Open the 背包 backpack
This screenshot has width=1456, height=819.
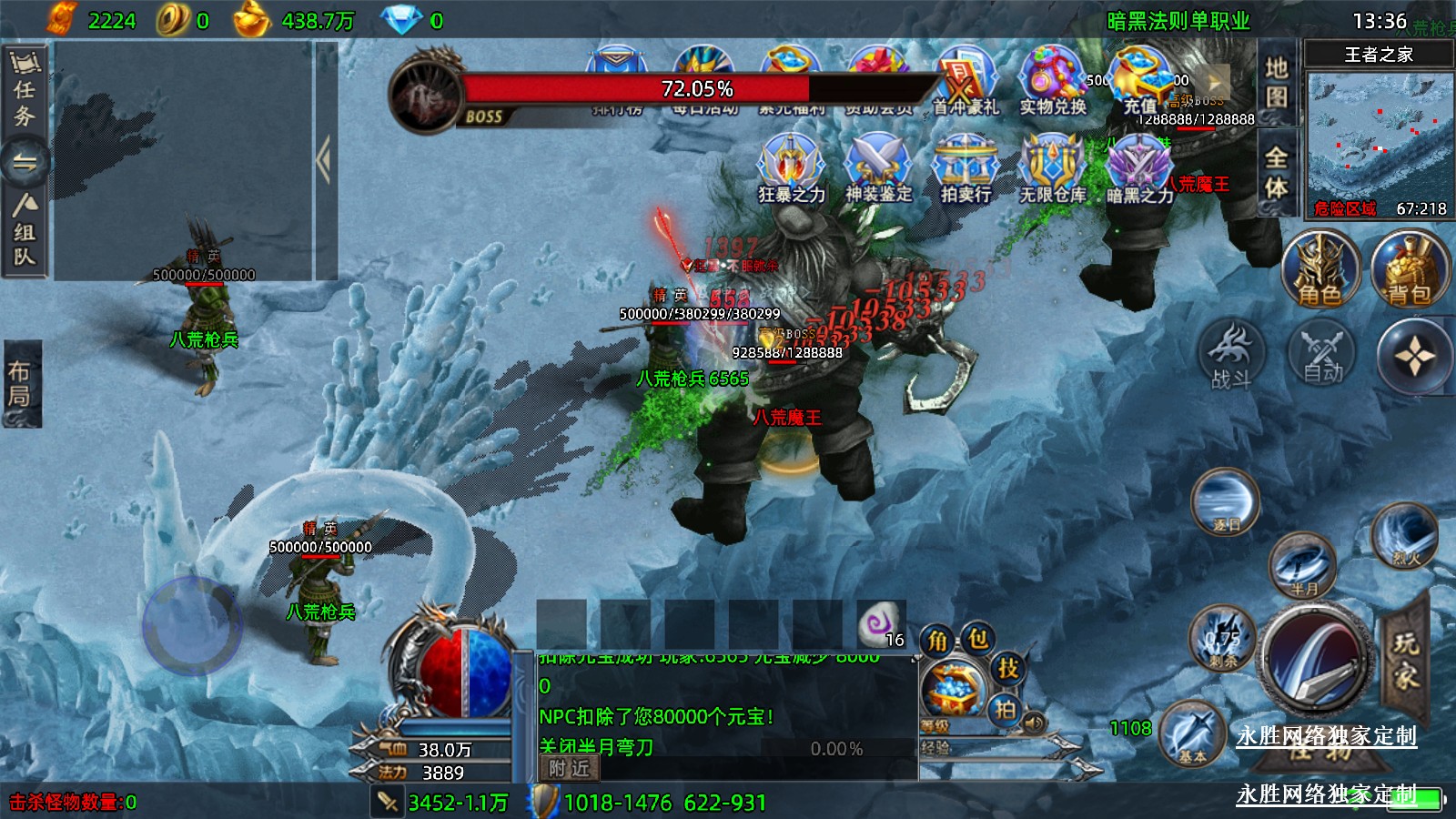click(x=1409, y=269)
